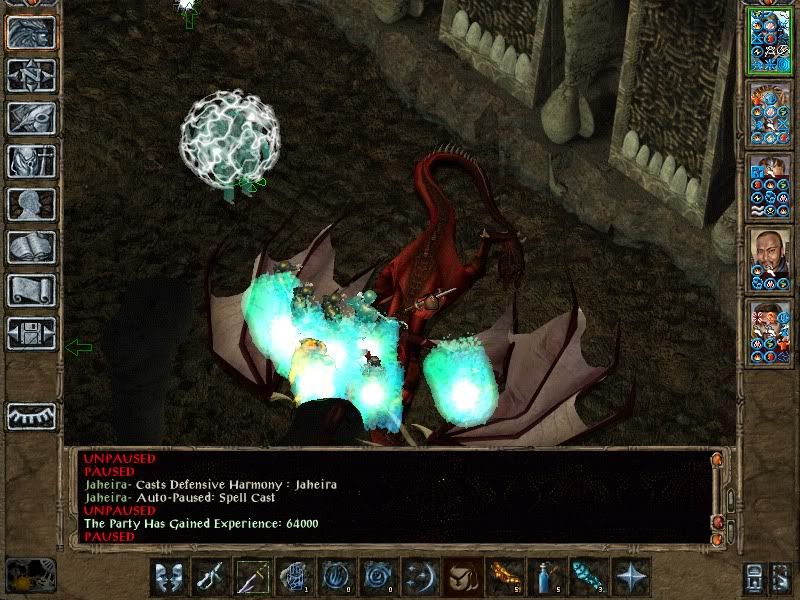Image resolution: width=800 pixels, height=600 pixels.
Task: Click the four-pointed star ability button
Action: (630, 577)
